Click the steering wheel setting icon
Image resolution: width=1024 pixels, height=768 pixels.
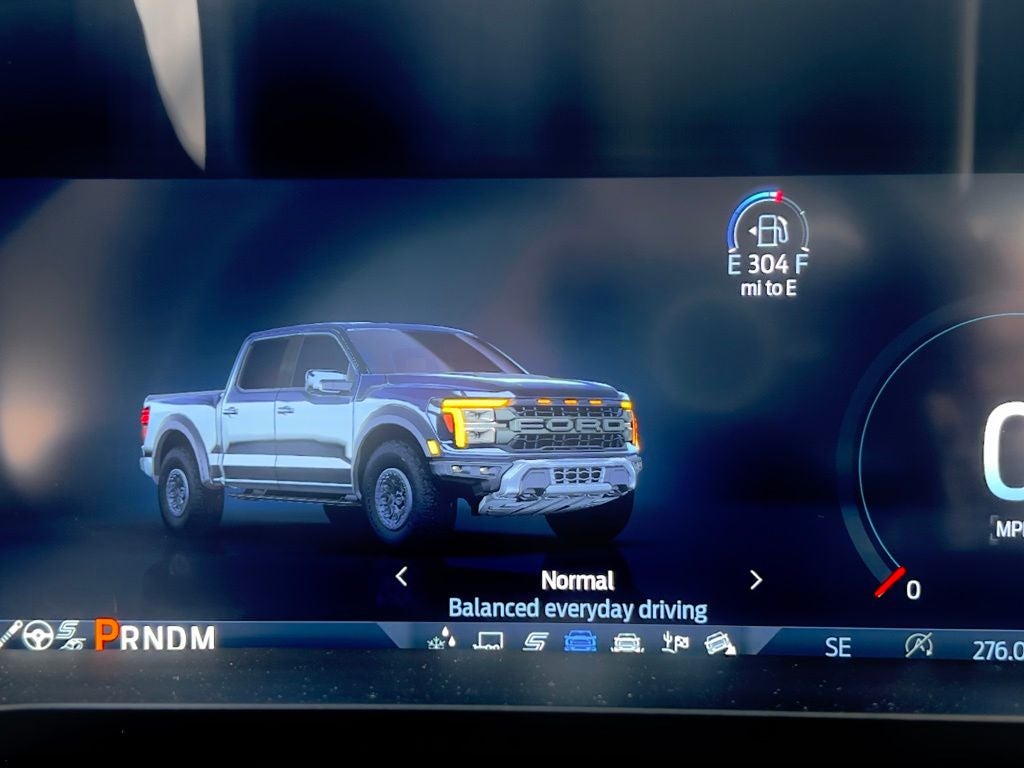(38, 634)
